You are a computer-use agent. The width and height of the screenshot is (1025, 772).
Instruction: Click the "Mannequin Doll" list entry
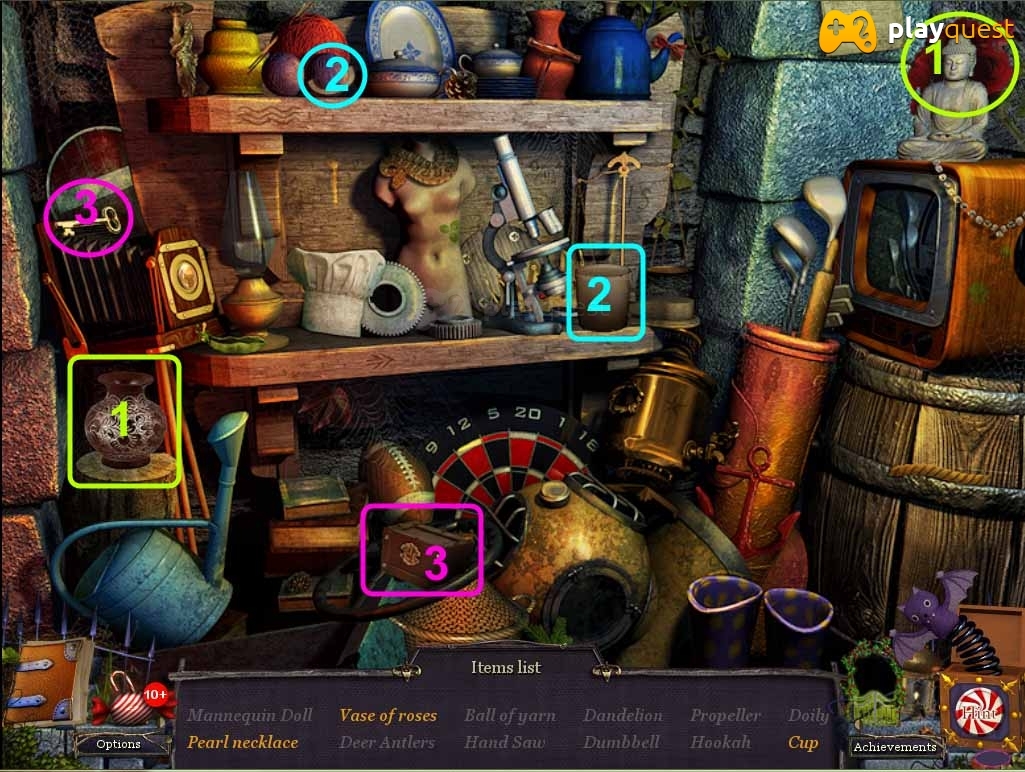pos(250,715)
